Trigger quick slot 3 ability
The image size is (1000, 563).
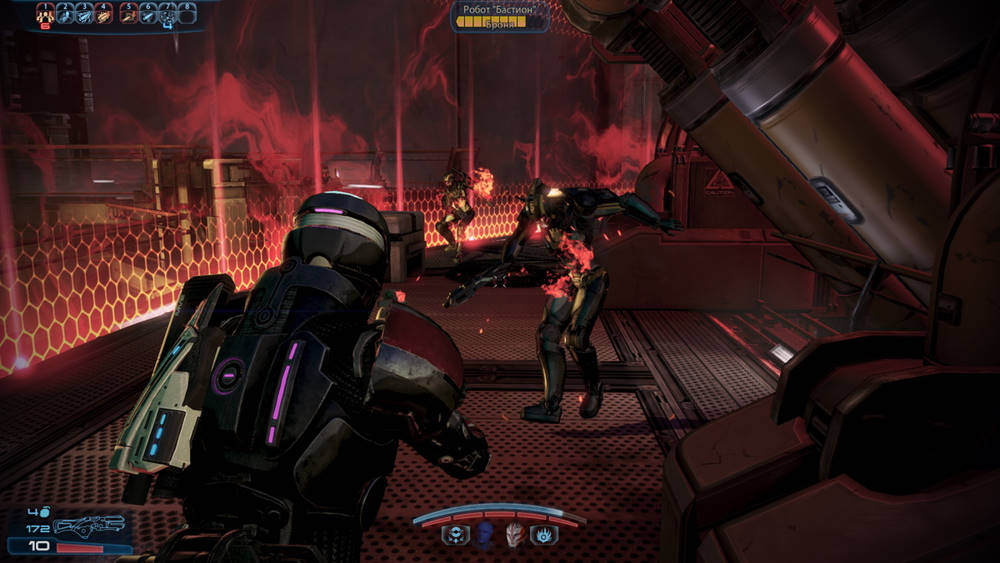[86, 13]
